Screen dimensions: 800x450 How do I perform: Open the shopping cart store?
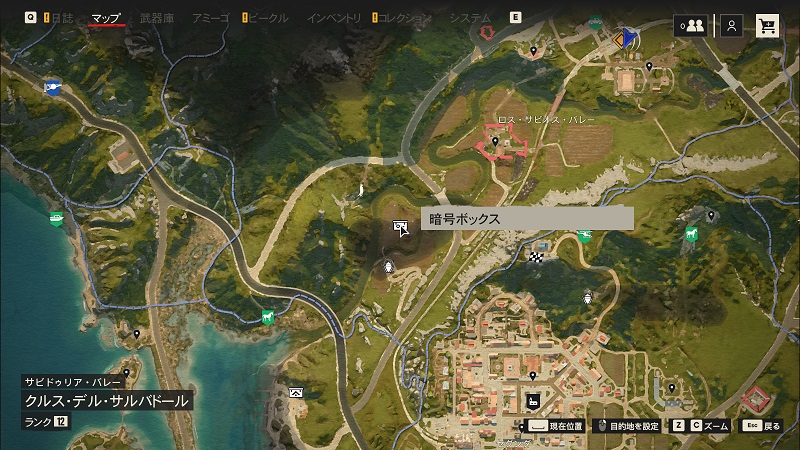(768, 26)
